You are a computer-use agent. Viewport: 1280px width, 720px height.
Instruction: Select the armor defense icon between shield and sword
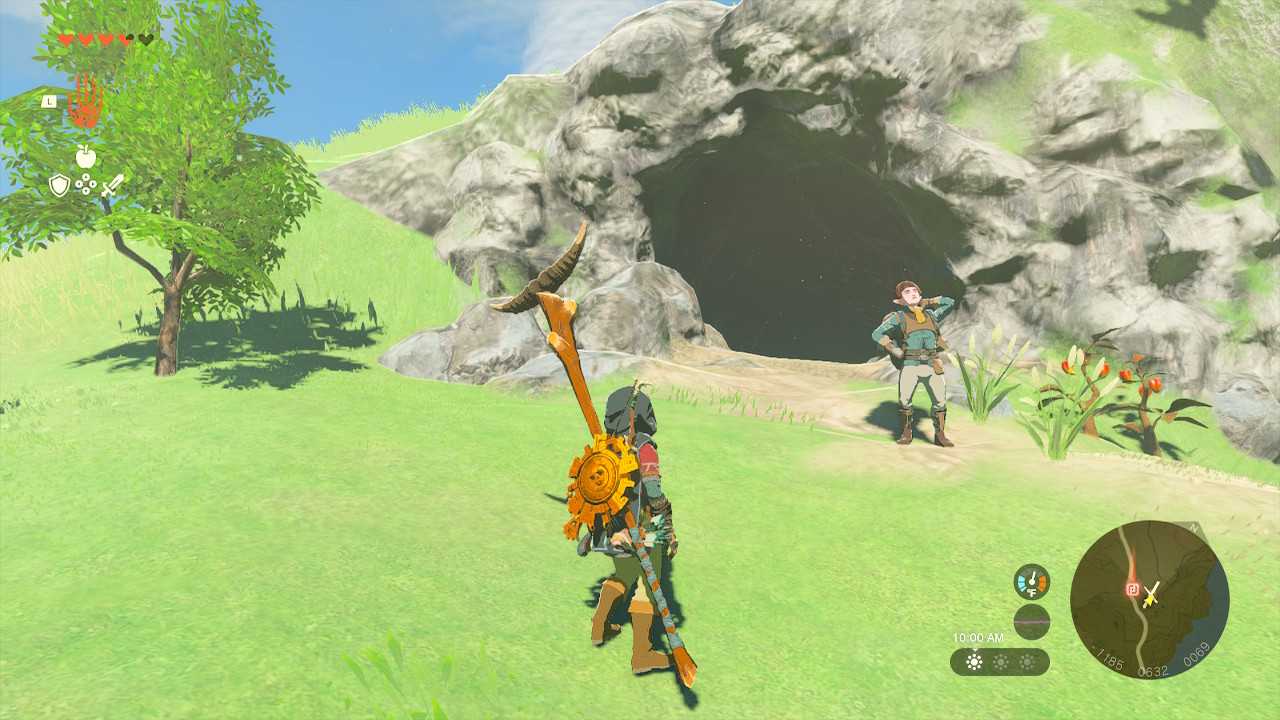point(86,183)
